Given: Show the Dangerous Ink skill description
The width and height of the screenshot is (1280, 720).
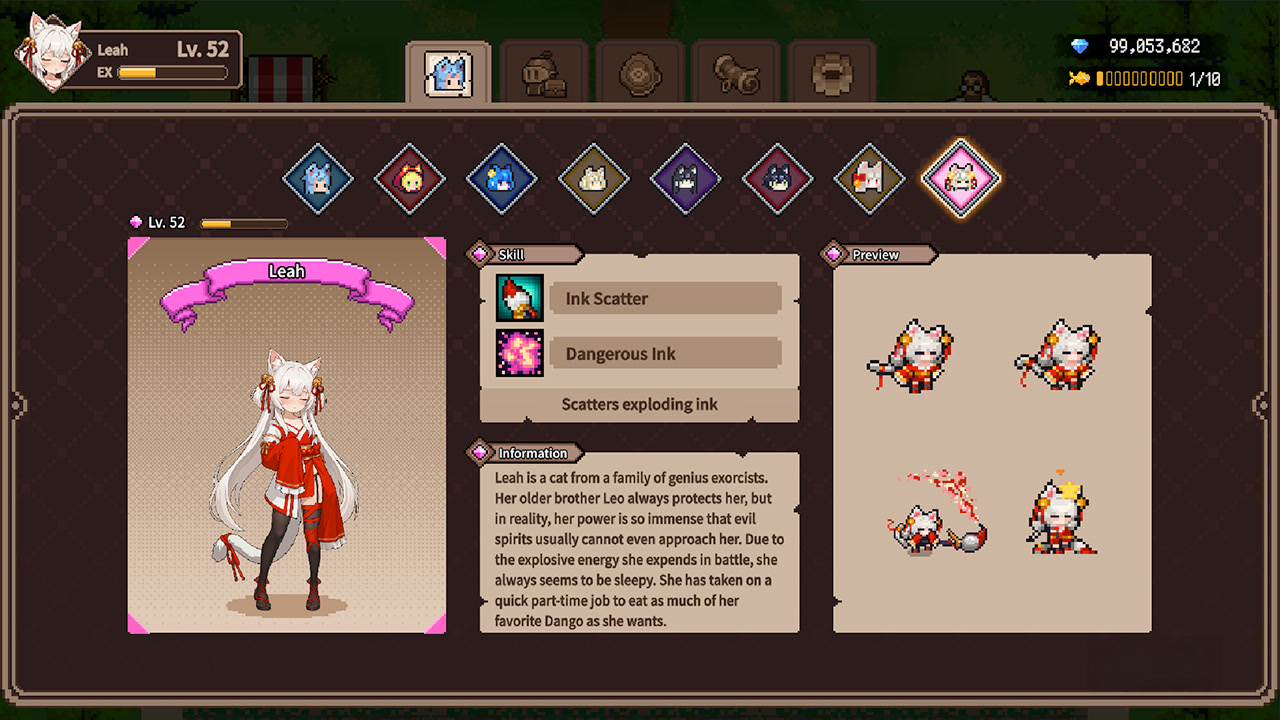Looking at the screenshot, I should [x=665, y=354].
